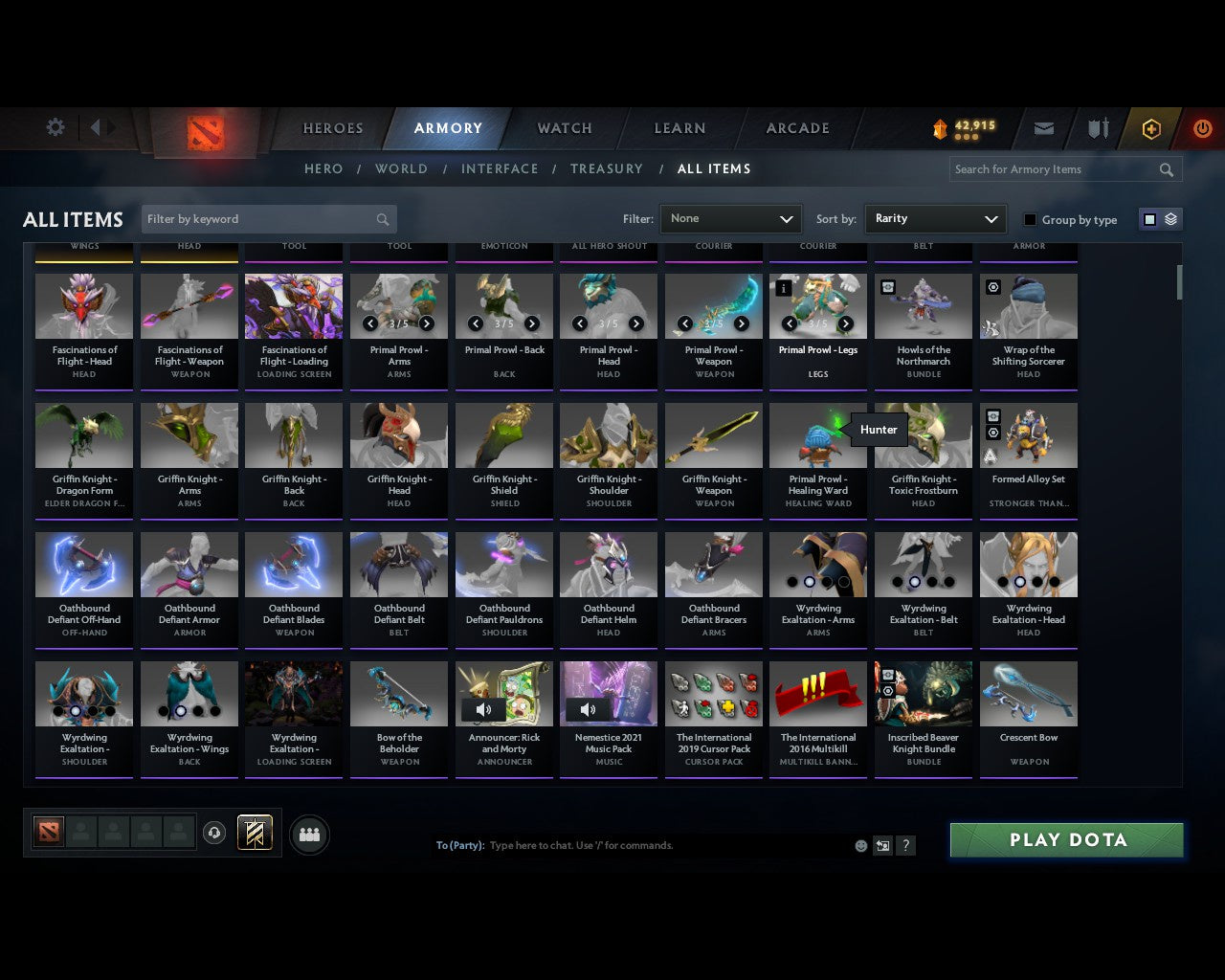The width and height of the screenshot is (1225, 980).
Task: Click the settings gear icon
Action: [x=55, y=127]
